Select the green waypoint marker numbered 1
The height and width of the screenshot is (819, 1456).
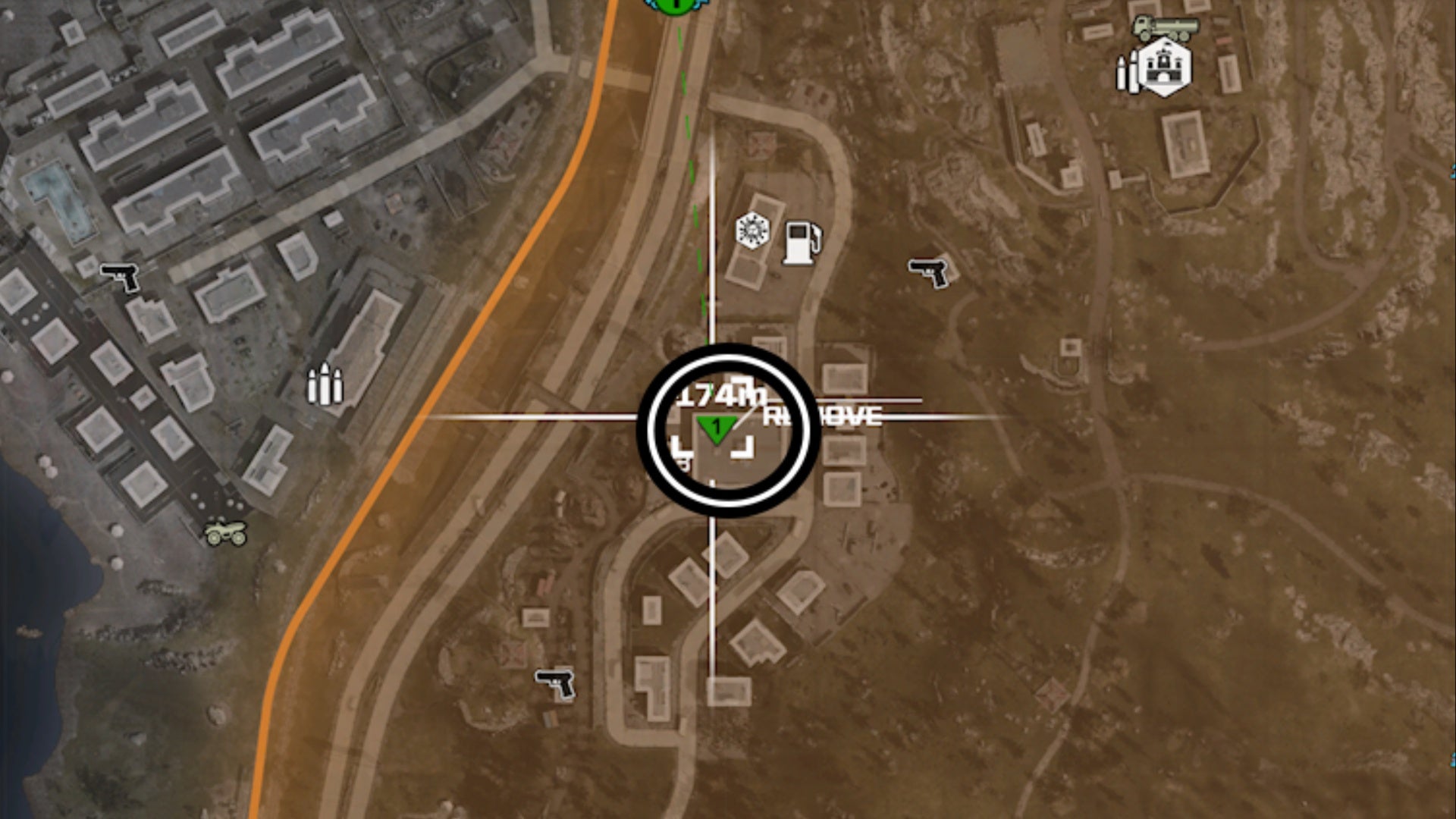point(717,426)
